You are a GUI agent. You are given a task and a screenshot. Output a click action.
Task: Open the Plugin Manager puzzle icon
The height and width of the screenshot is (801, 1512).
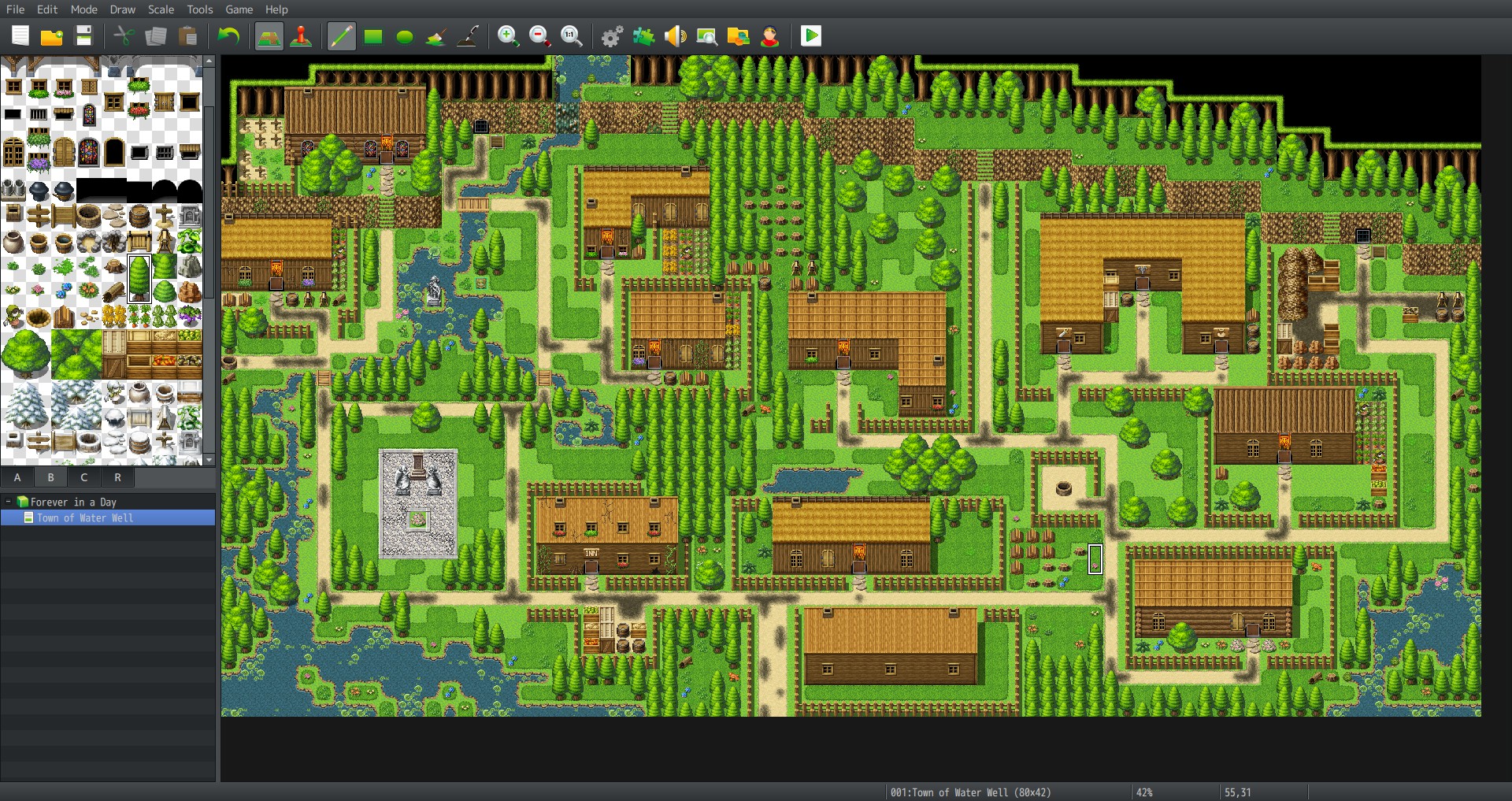tap(643, 35)
